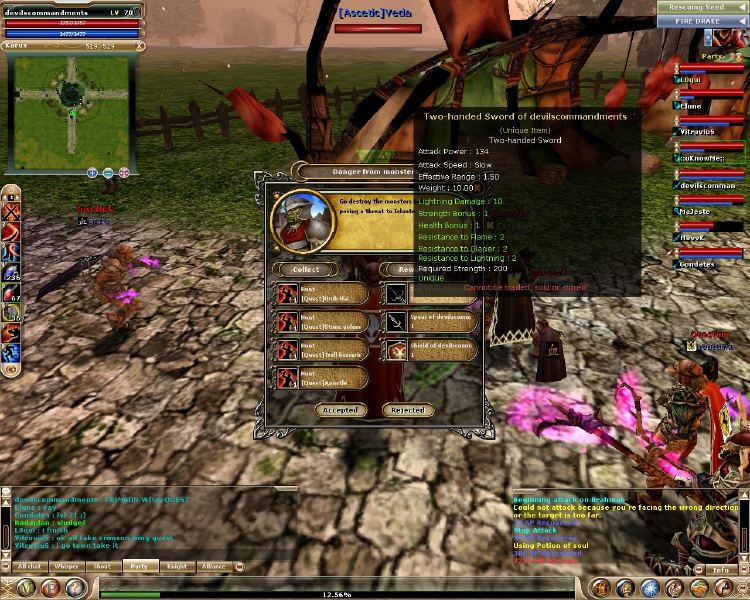
Task: Expand the FIRE DRAKE tracker entry
Action: click(702, 21)
